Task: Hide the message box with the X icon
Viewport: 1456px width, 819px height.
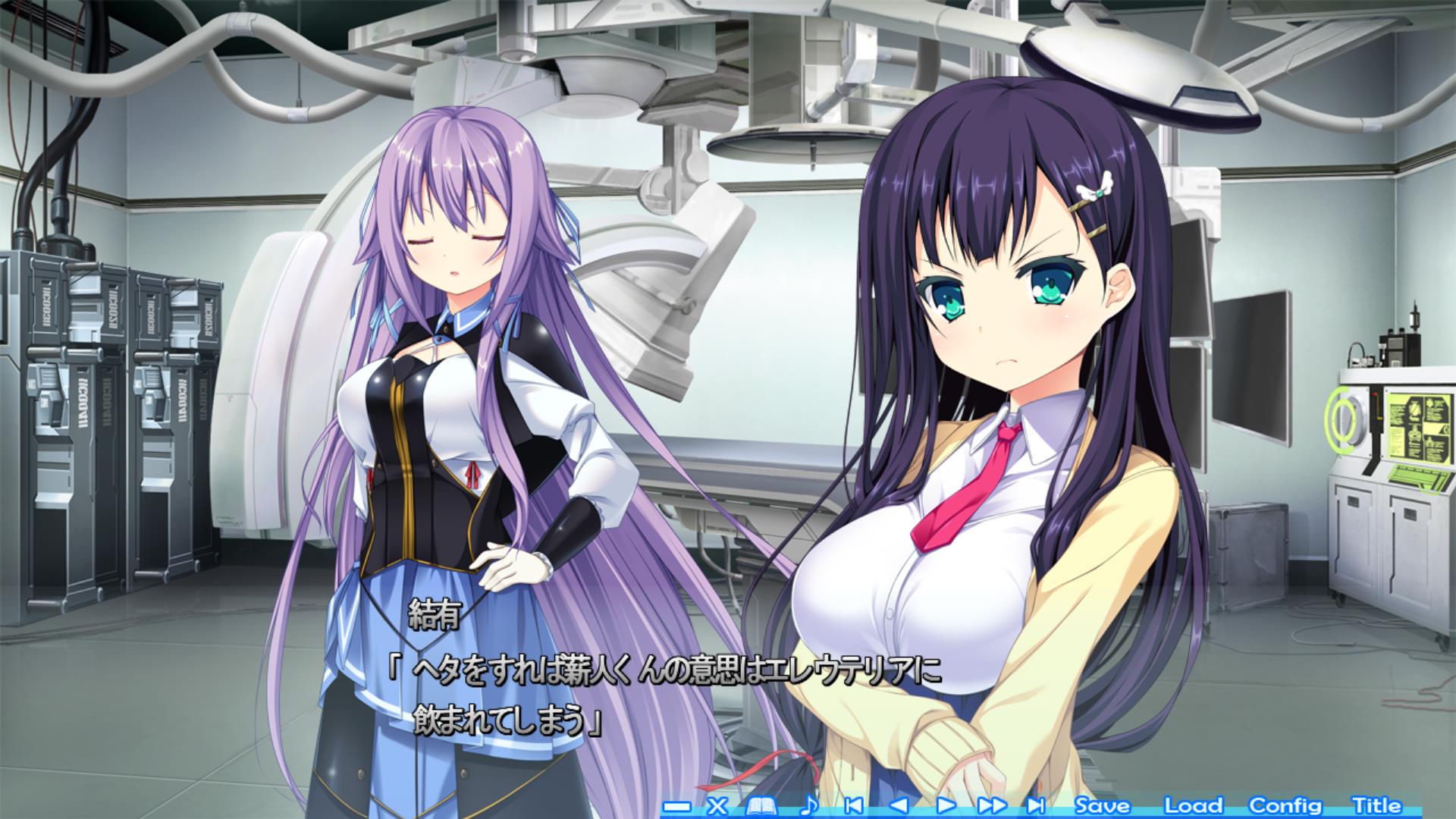Action: tap(717, 805)
